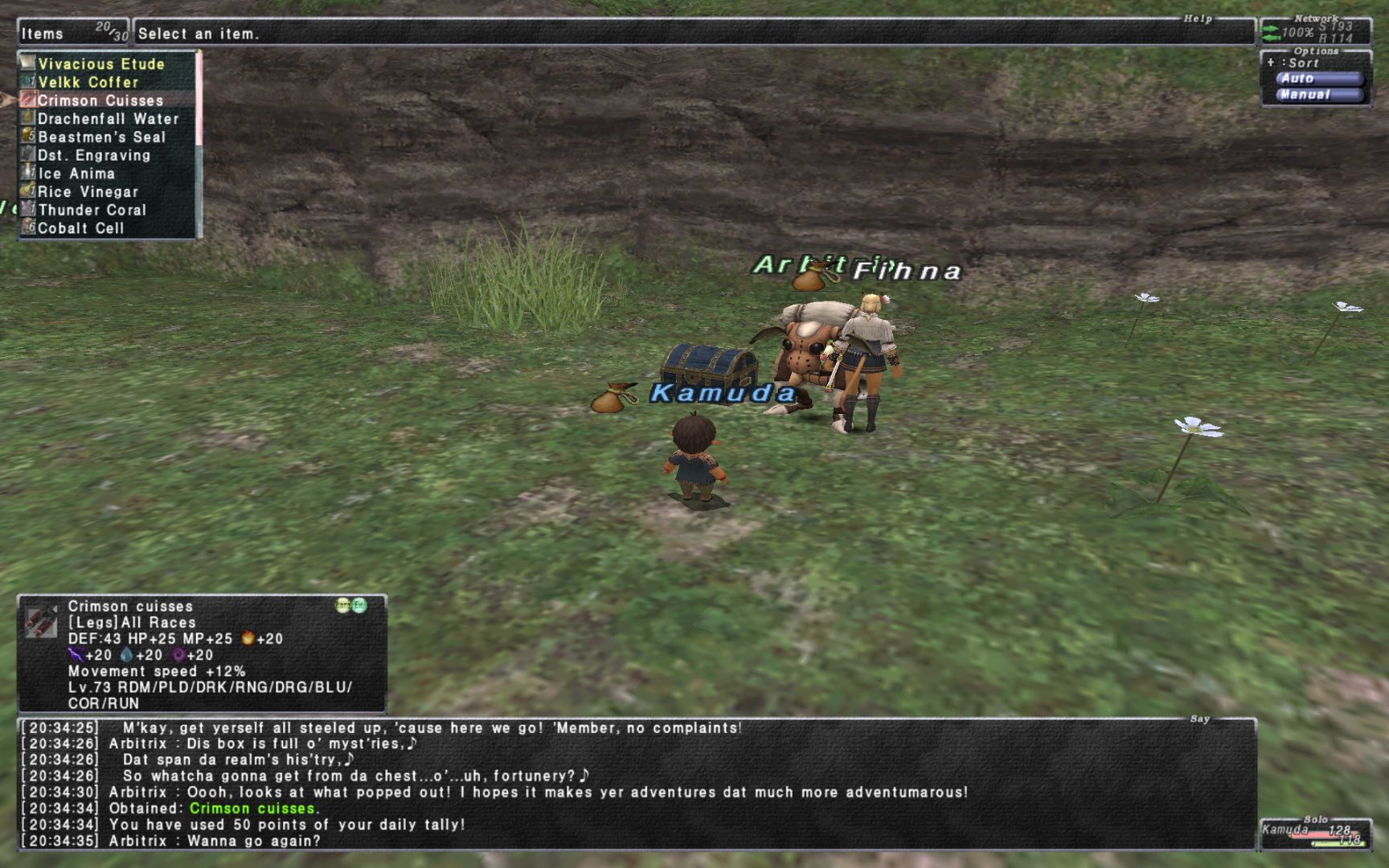
Task: Select the Crimson Cuisses entry
Action: (100, 100)
